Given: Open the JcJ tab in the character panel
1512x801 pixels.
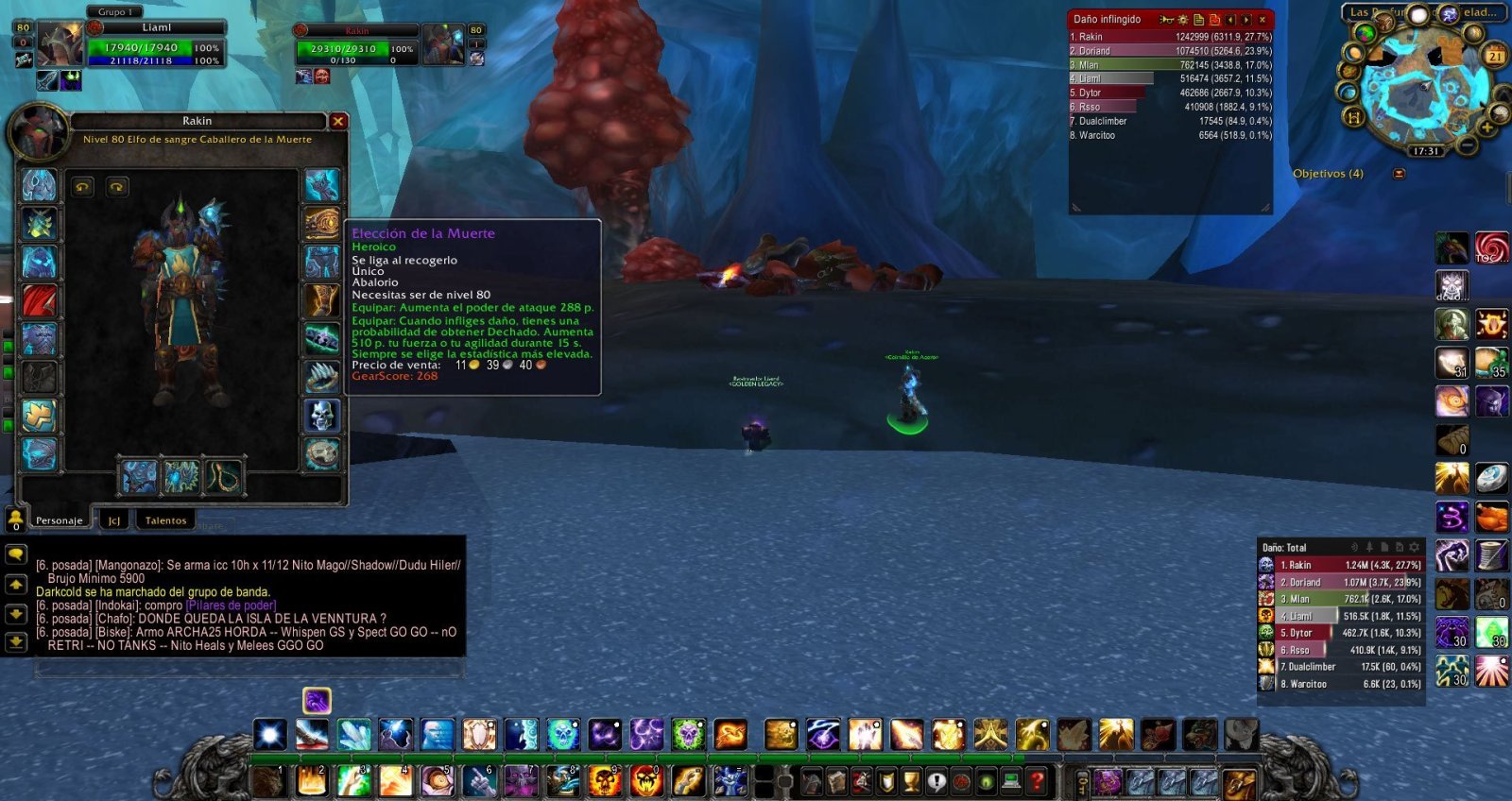Looking at the screenshot, I should coord(115,520).
